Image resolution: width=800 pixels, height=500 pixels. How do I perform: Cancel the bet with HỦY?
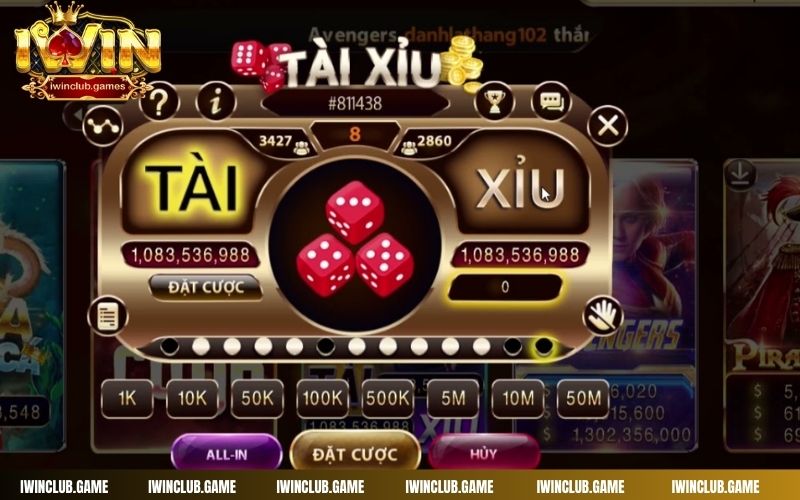pyautogui.click(x=484, y=453)
